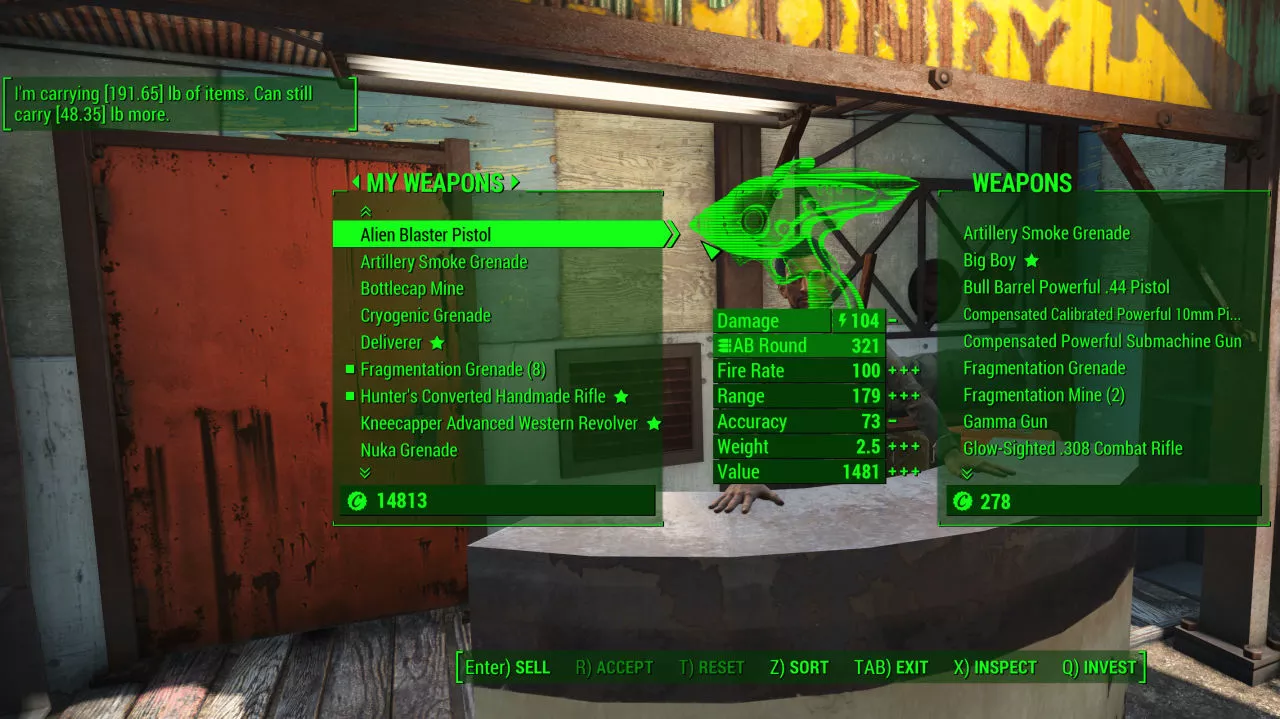This screenshot has height=719, width=1280.
Task: Choose Glow-Sighted .308 Combat Rifle
Action: click(1072, 449)
